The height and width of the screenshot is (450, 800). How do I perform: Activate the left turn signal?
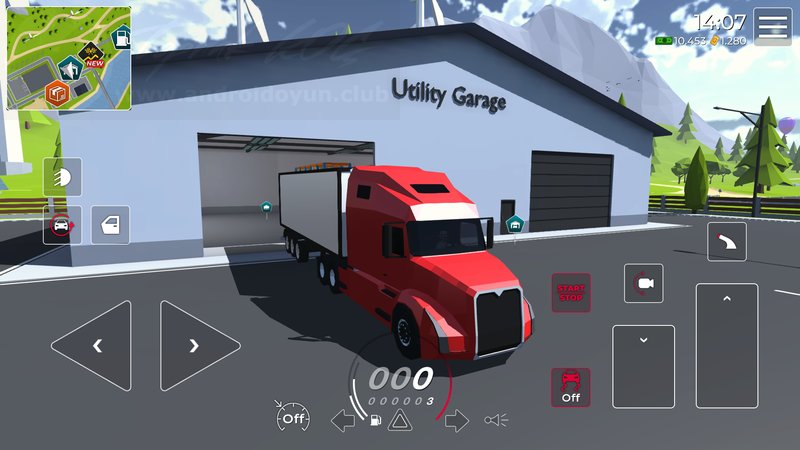pos(343,420)
